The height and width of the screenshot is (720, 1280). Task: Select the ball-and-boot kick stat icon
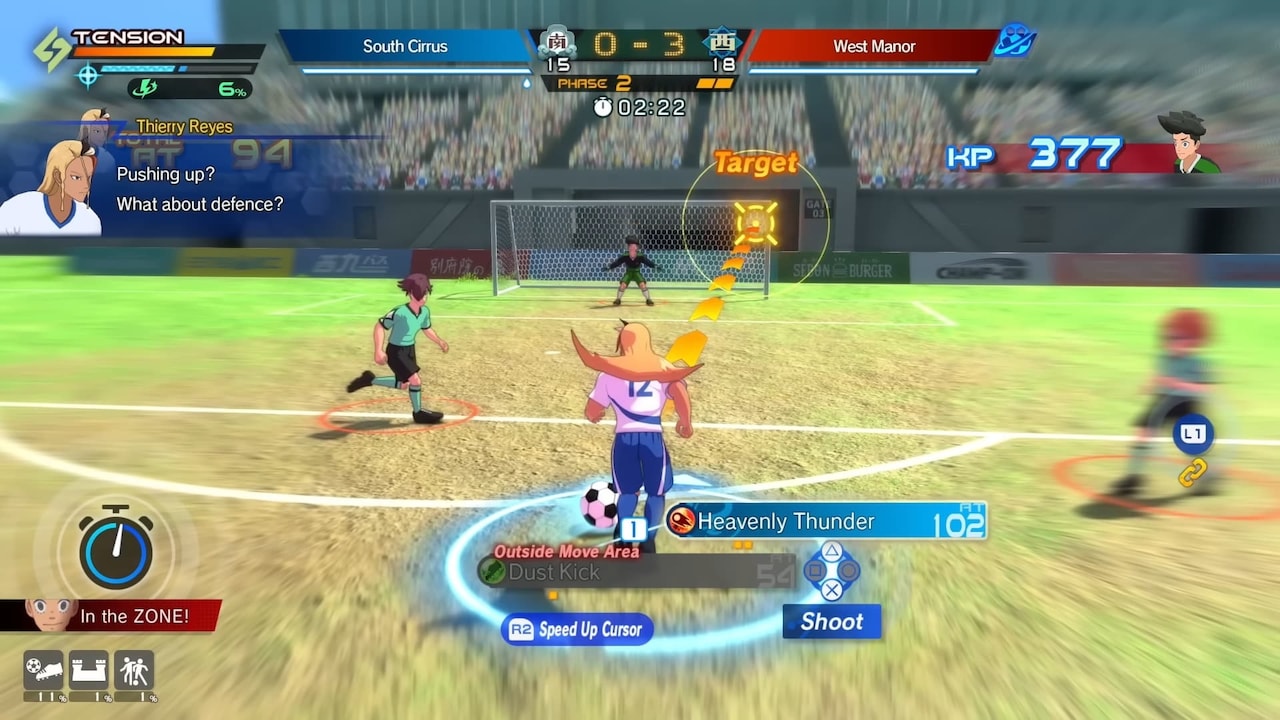[44, 670]
